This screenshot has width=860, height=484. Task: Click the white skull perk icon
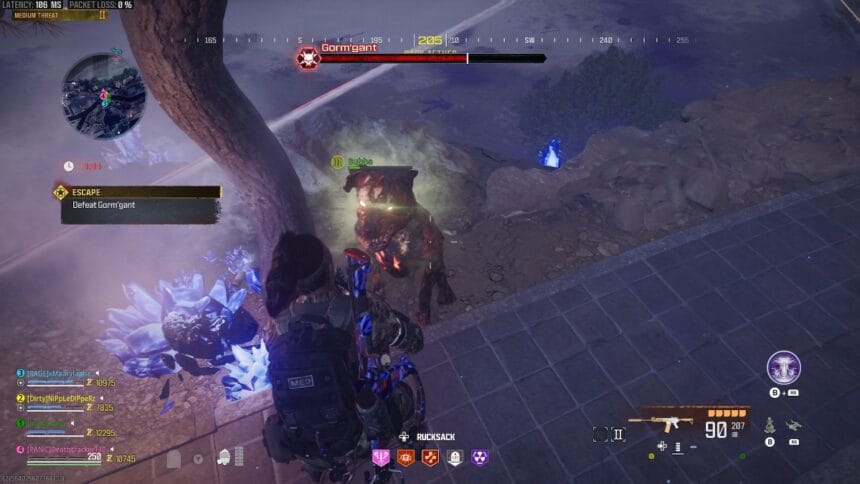tap(455, 457)
